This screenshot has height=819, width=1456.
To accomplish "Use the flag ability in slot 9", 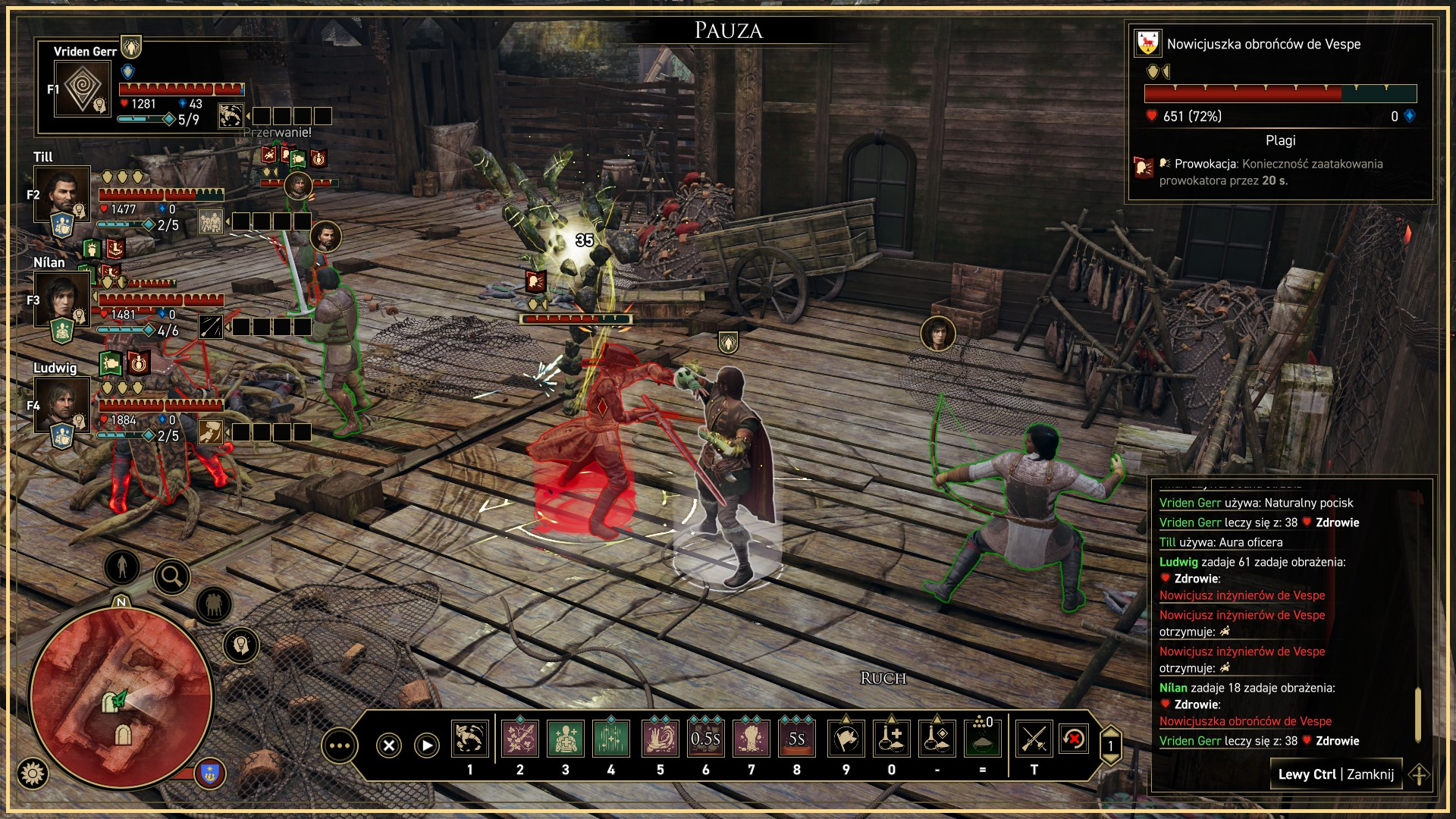I will (846, 739).
